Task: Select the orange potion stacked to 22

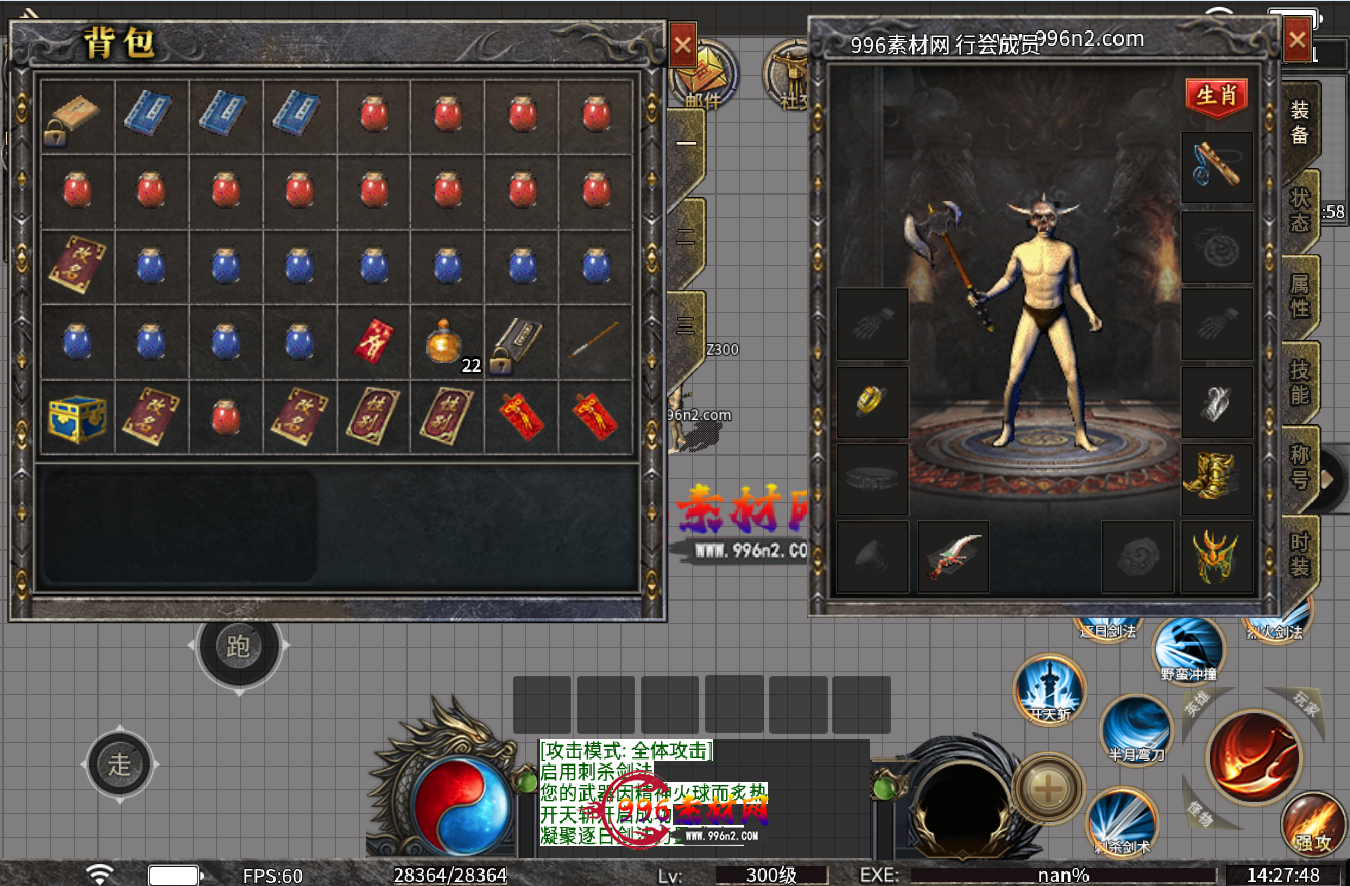Action: click(x=445, y=342)
